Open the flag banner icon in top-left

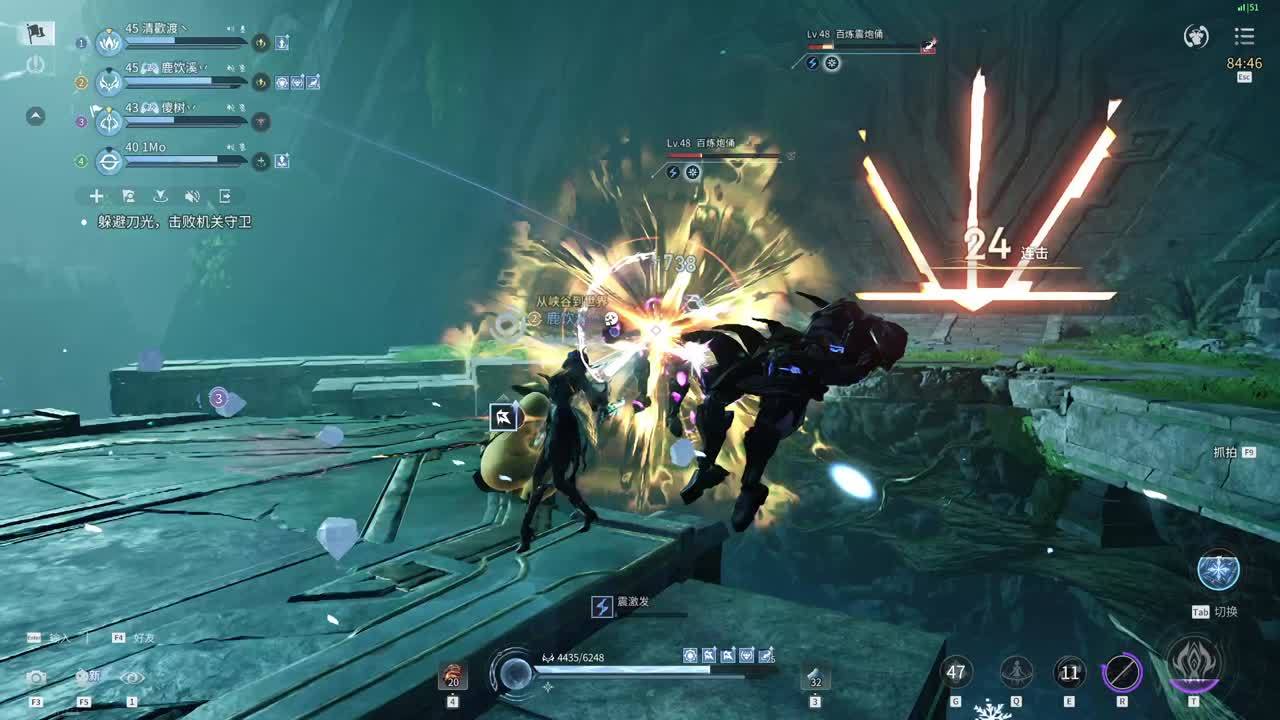point(35,33)
